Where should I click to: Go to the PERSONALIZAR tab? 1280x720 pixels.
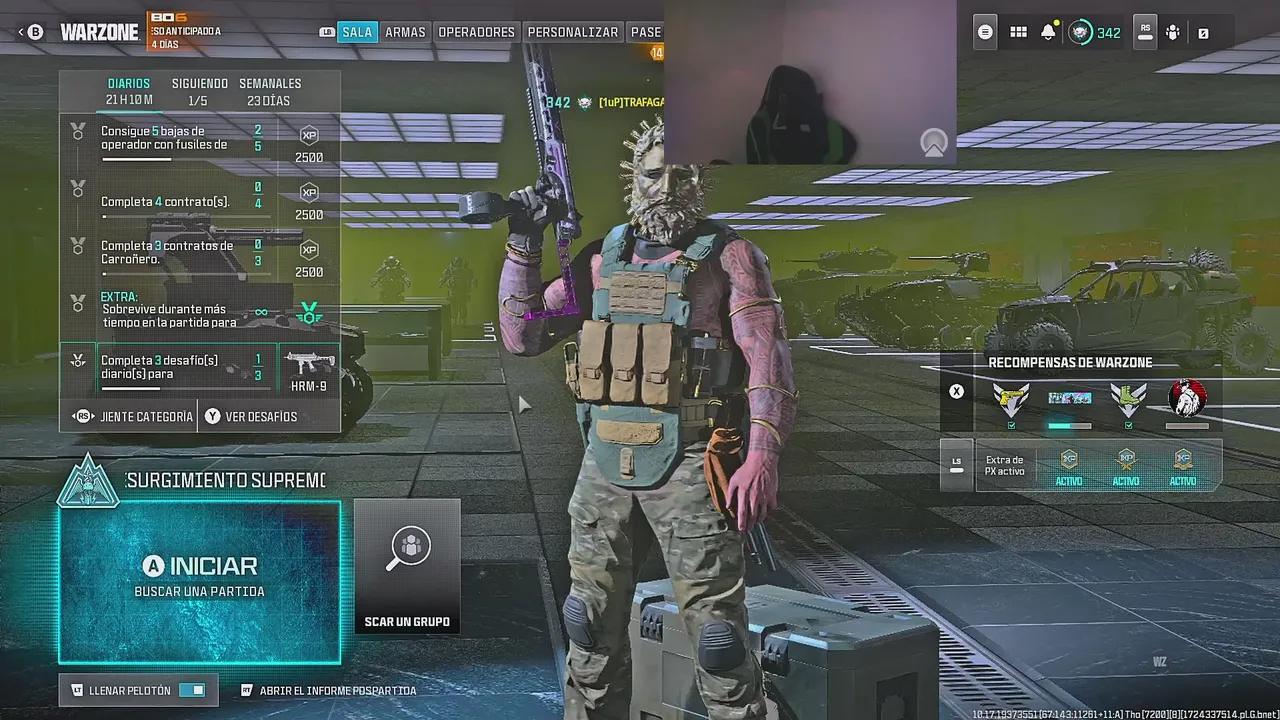(572, 32)
